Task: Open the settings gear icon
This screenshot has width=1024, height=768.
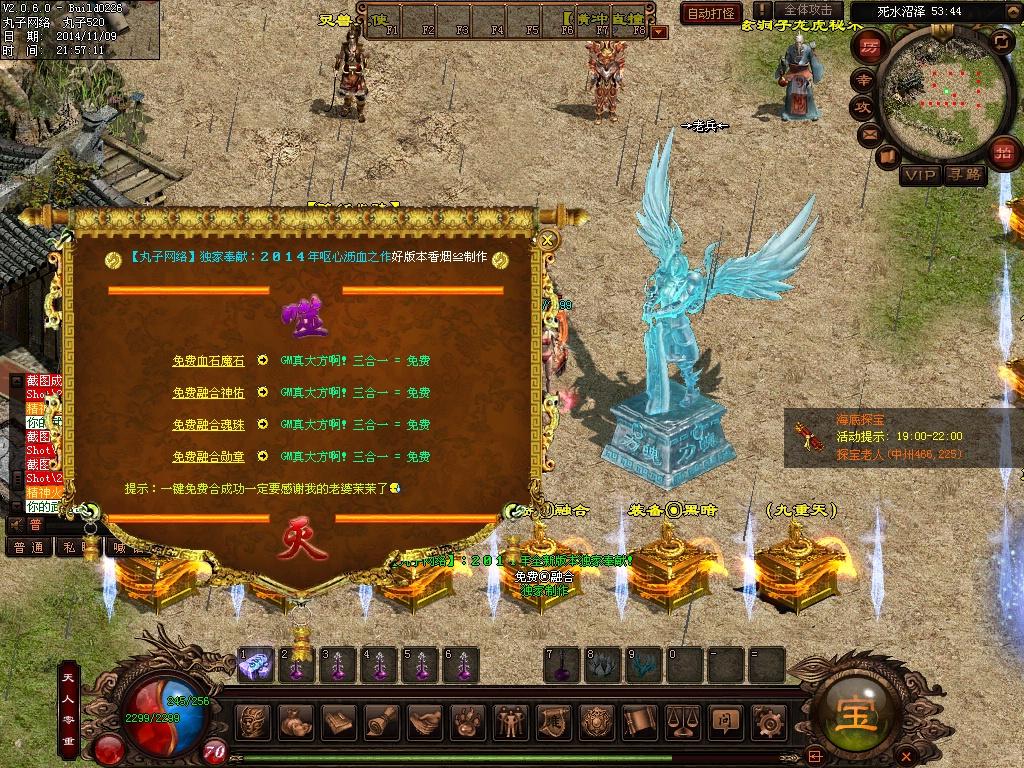Action: click(769, 721)
